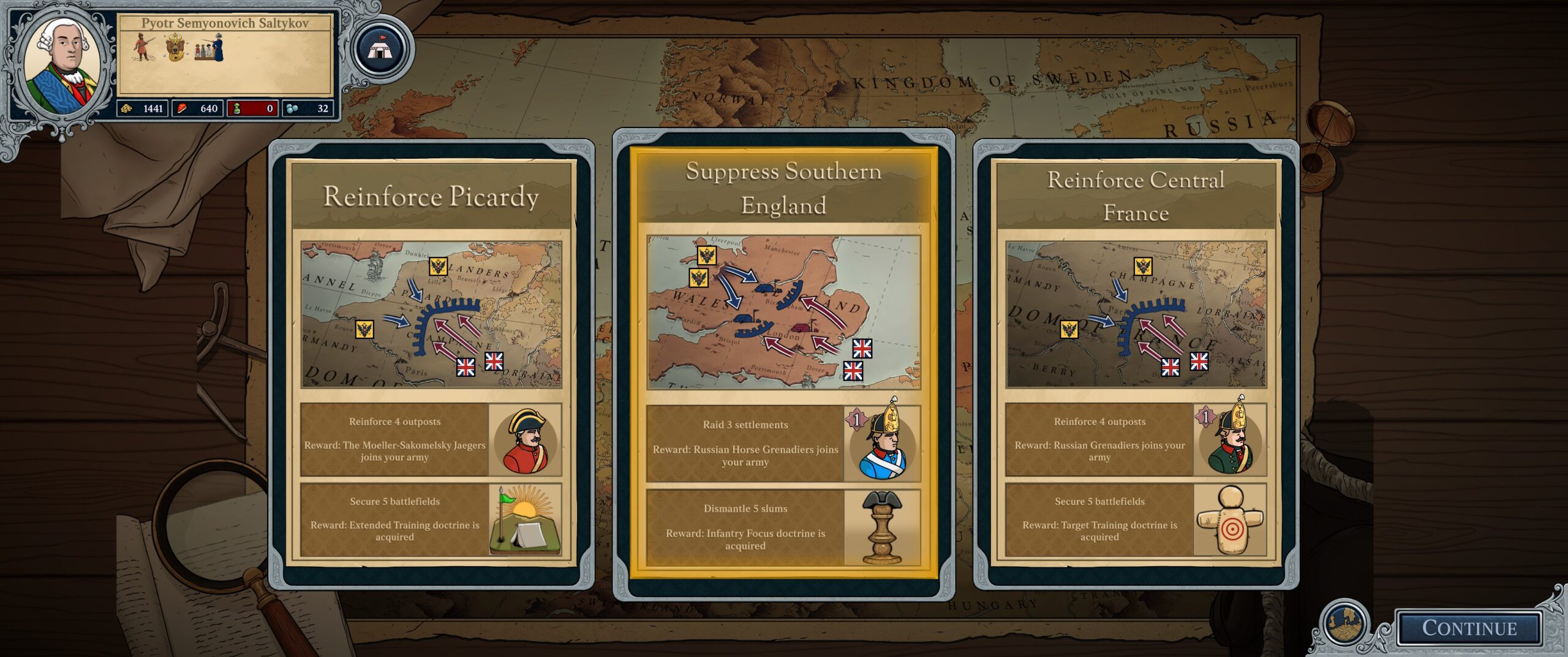View the Target Training doctrine icon
Screen dimensions: 1568x657
tap(1230, 520)
